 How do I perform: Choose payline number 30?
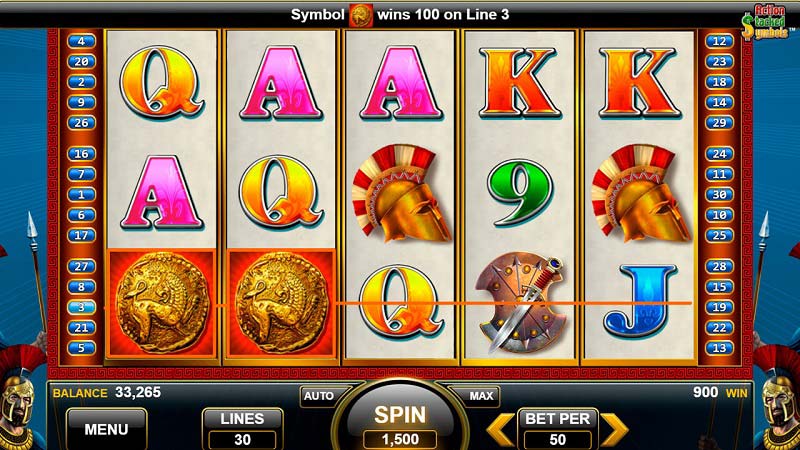click(717, 195)
